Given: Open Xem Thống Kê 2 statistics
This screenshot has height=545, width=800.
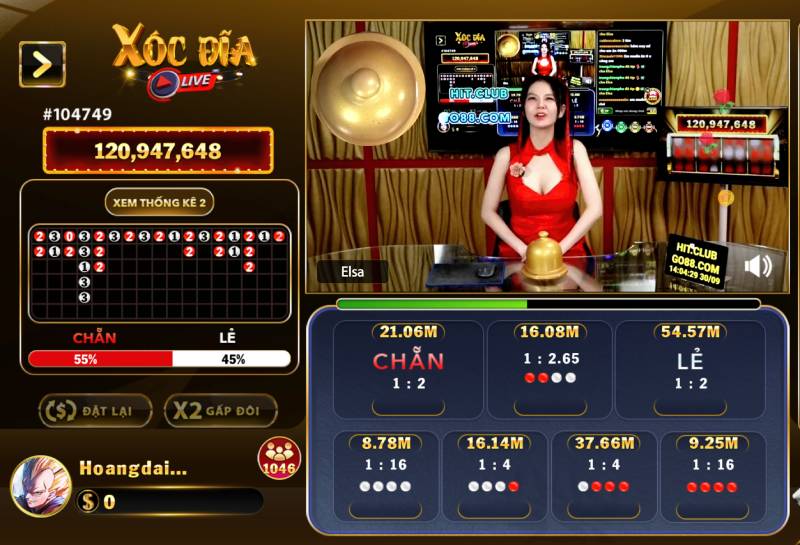Looking at the screenshot, I should pyautogui.click(x=160, y=202).
